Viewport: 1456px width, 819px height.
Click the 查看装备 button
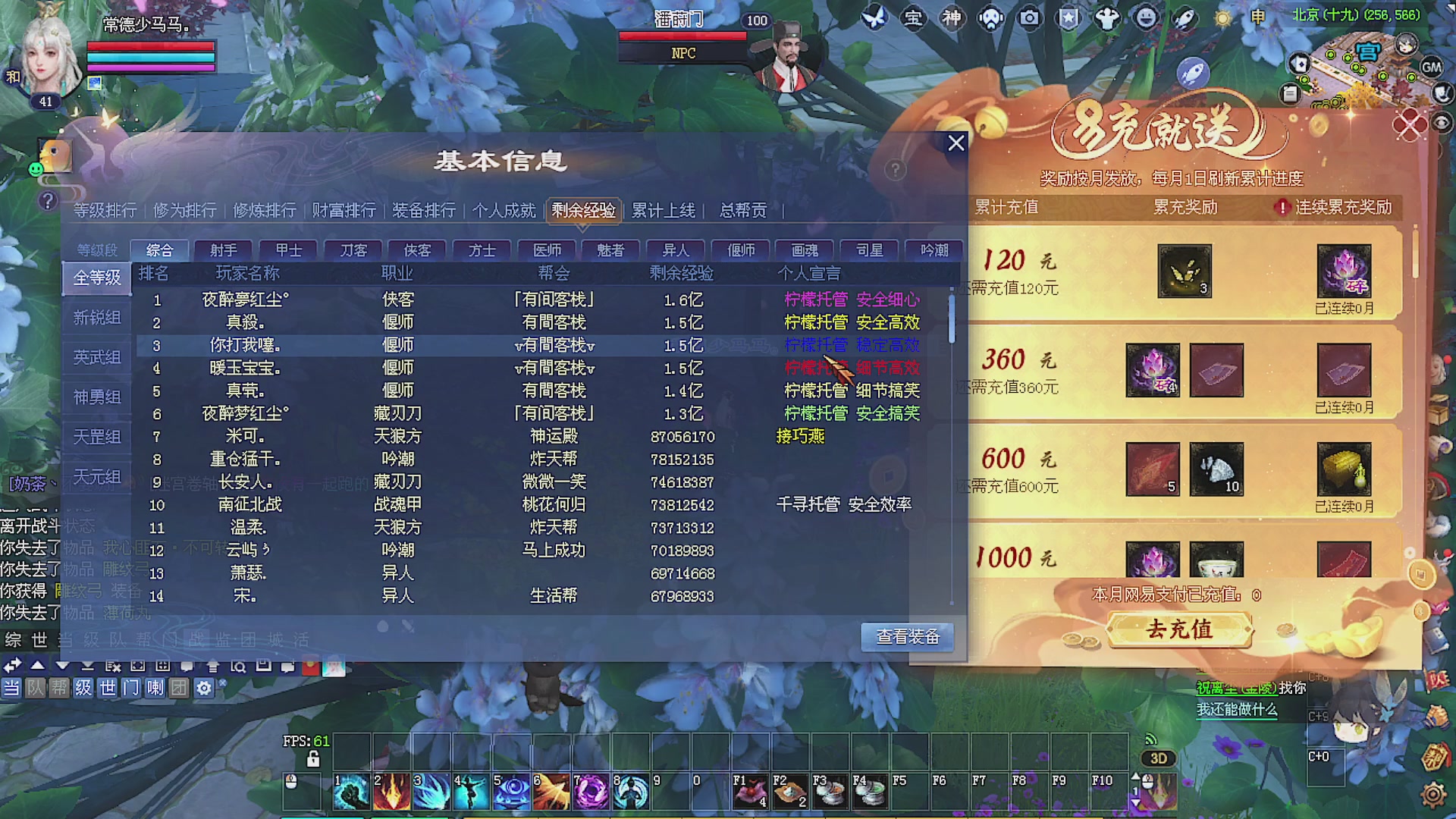pos(907,637)
